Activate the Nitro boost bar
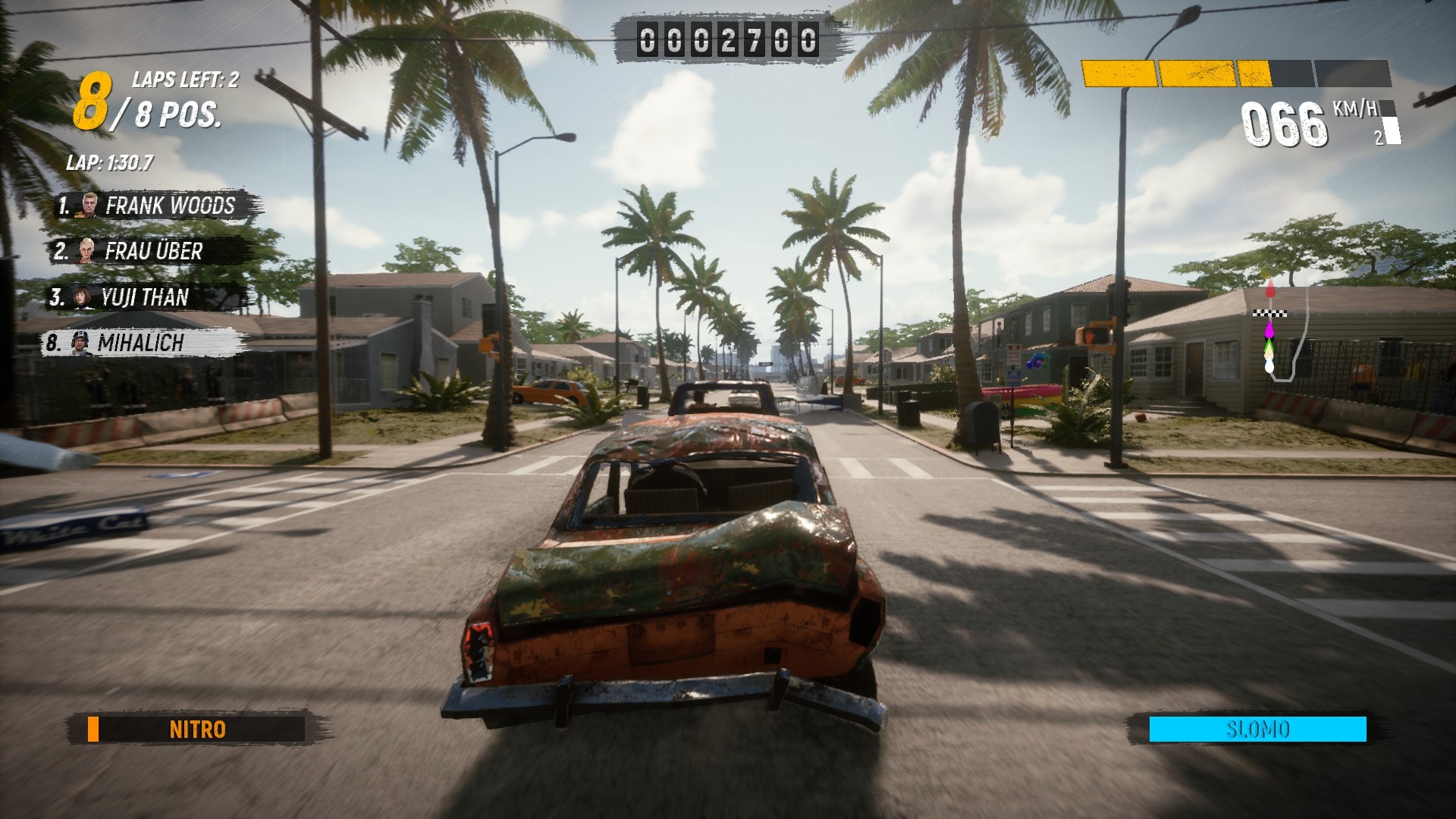 click(196, 730)
